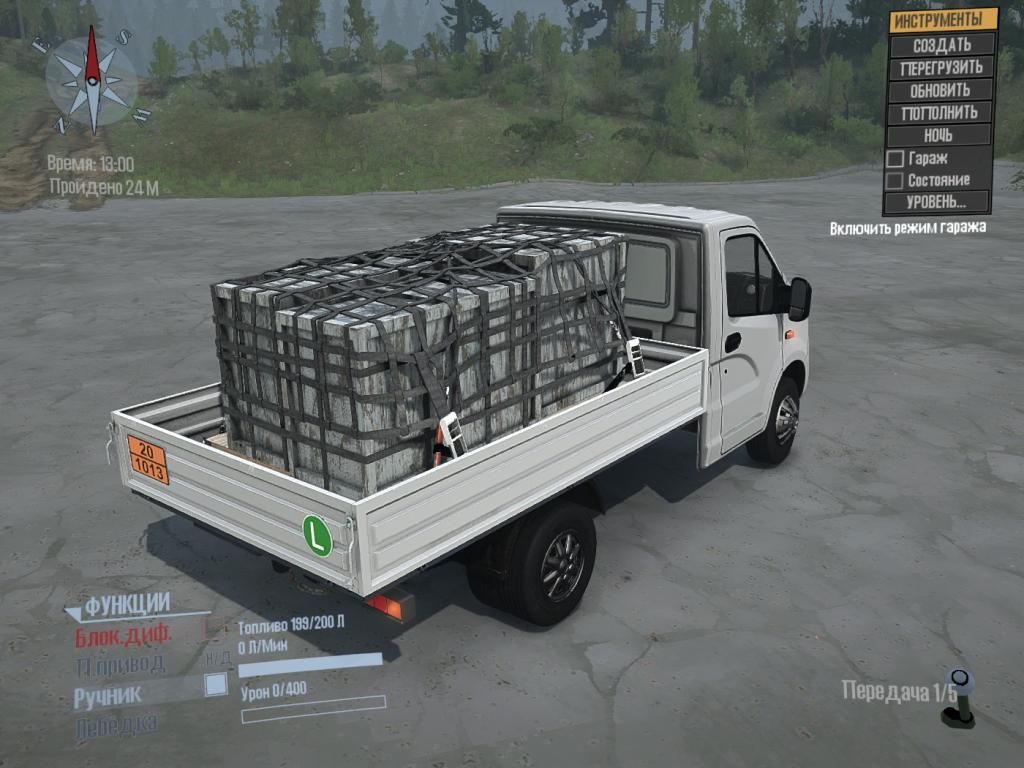The width and height of the screenshot is (1024, 768).
Task: Toggle the Блок.диф. differential lock
Action: point(124,634)
